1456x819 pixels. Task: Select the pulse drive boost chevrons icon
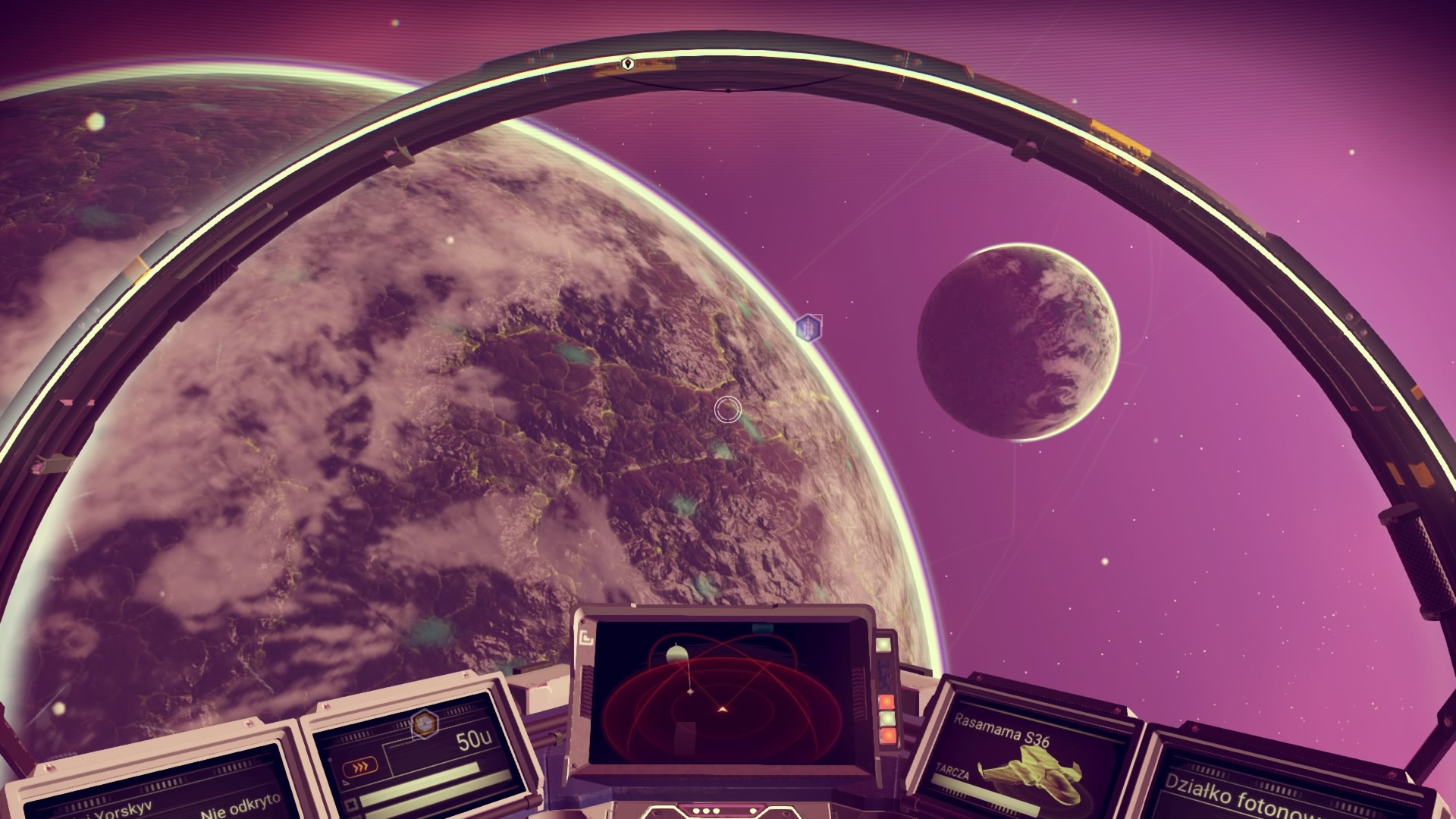click(x=360, y=767)
